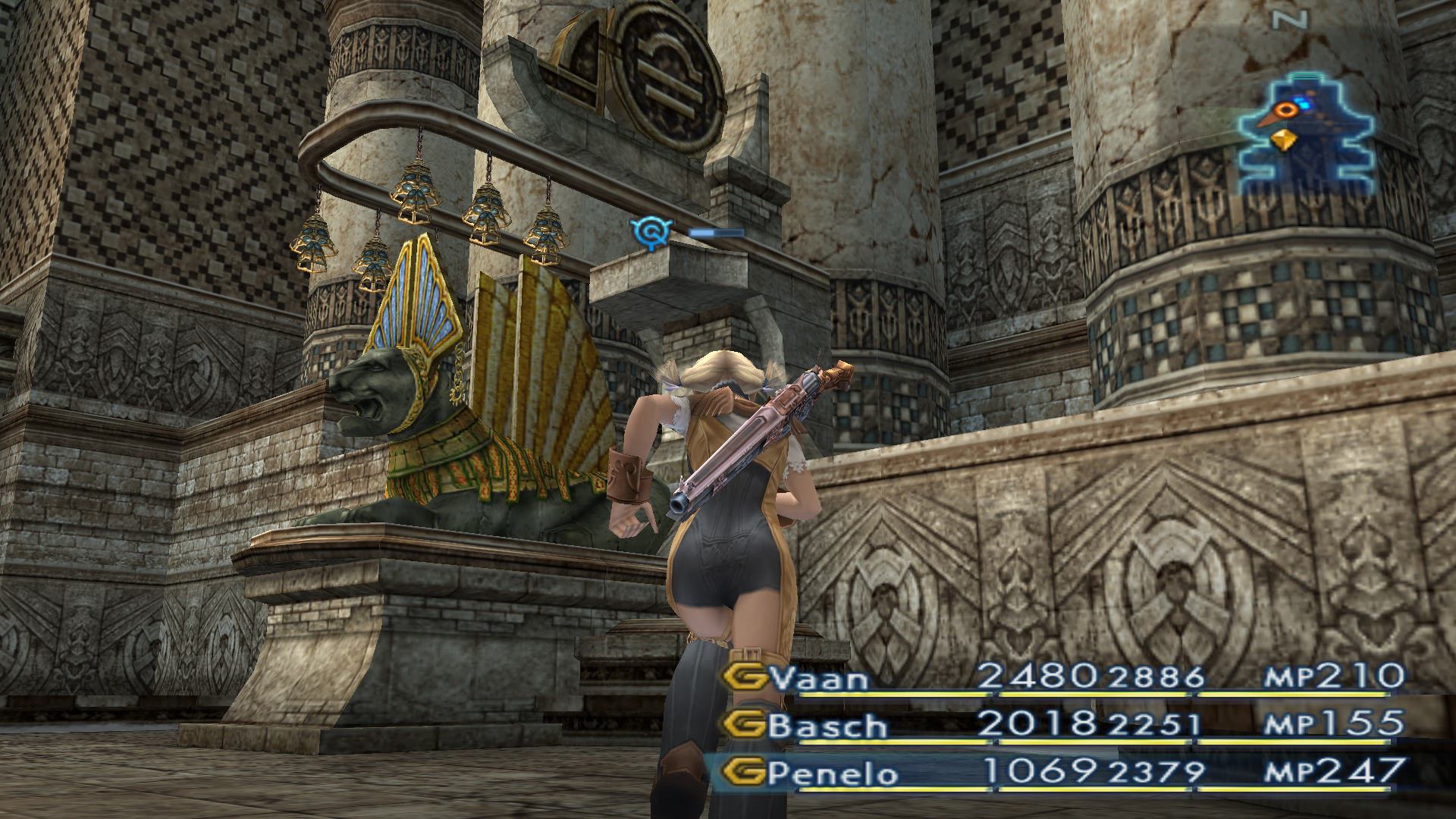The image size is (1456, 819).
Task: Select Basch's party status row
Action: click(1062, 725)
